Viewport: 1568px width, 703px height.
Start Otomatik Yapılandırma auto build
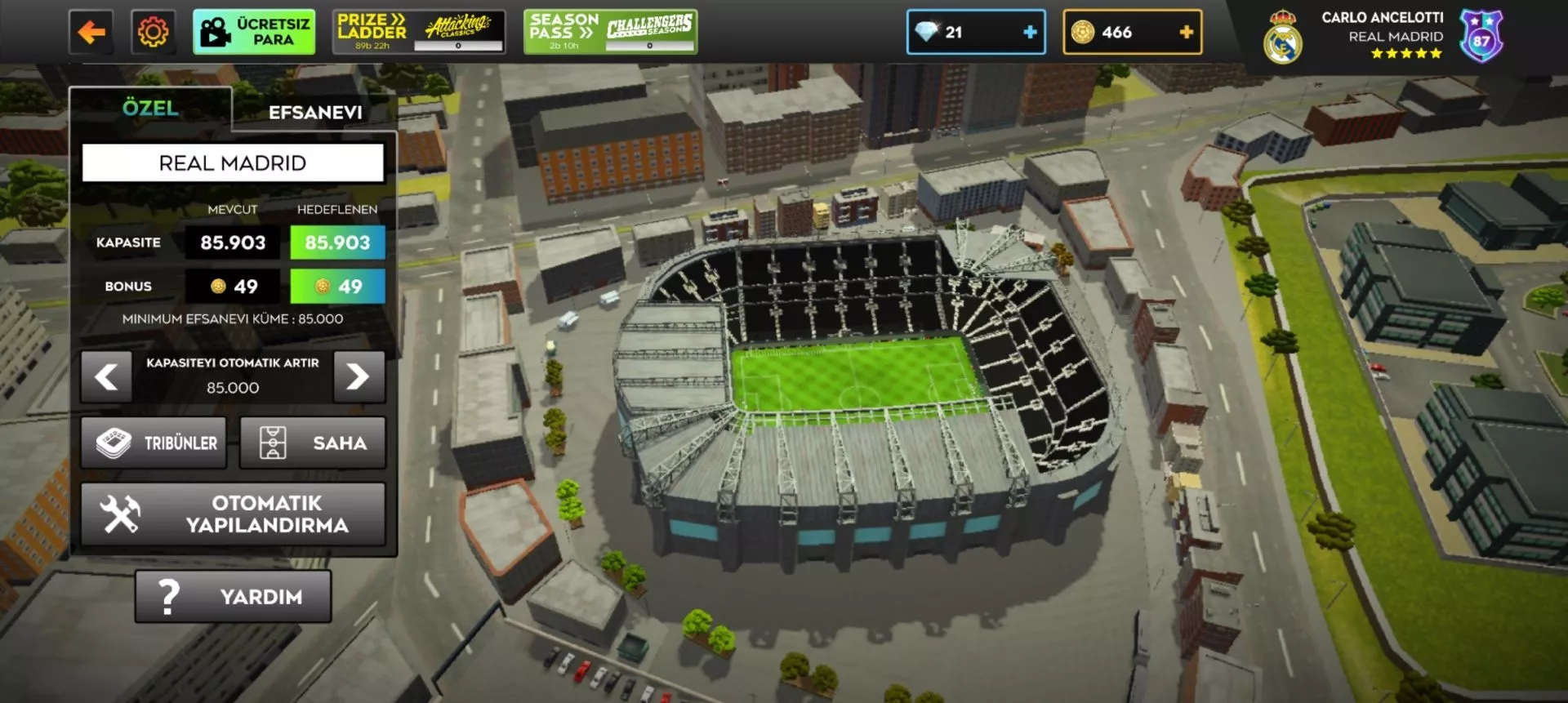[x=233, y=514]
